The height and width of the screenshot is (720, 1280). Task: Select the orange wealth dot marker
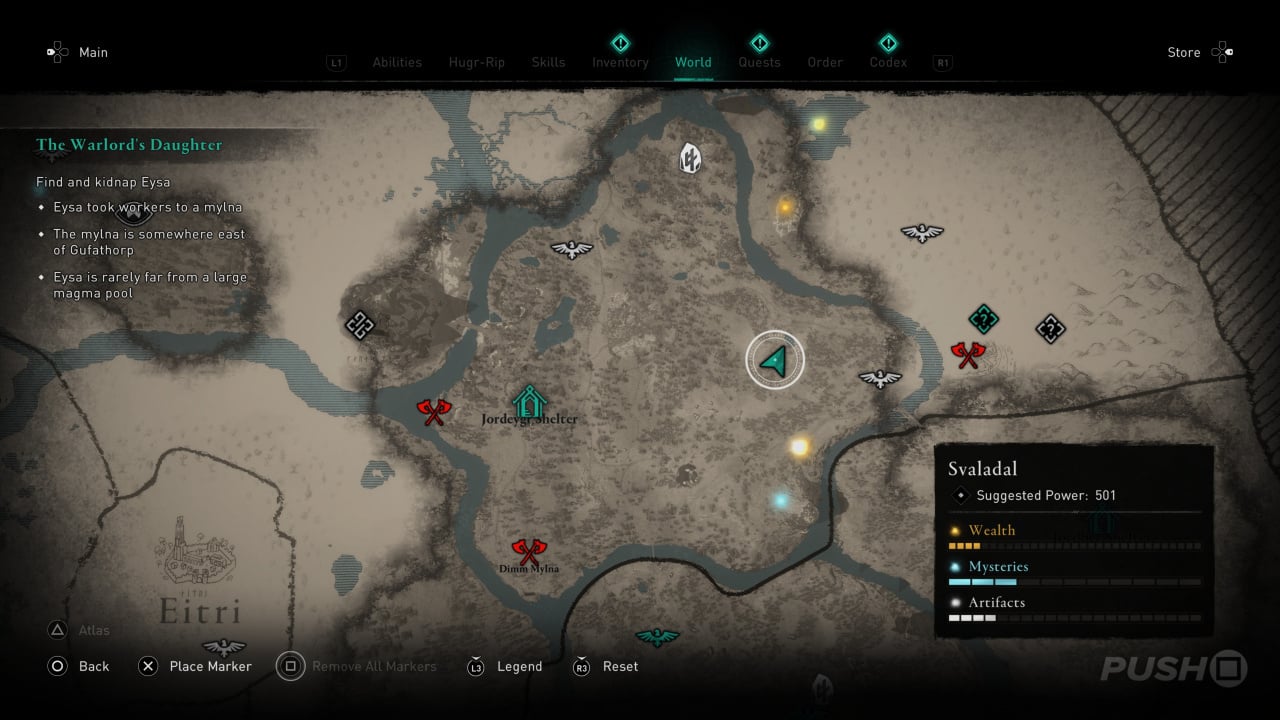(785, 208)
